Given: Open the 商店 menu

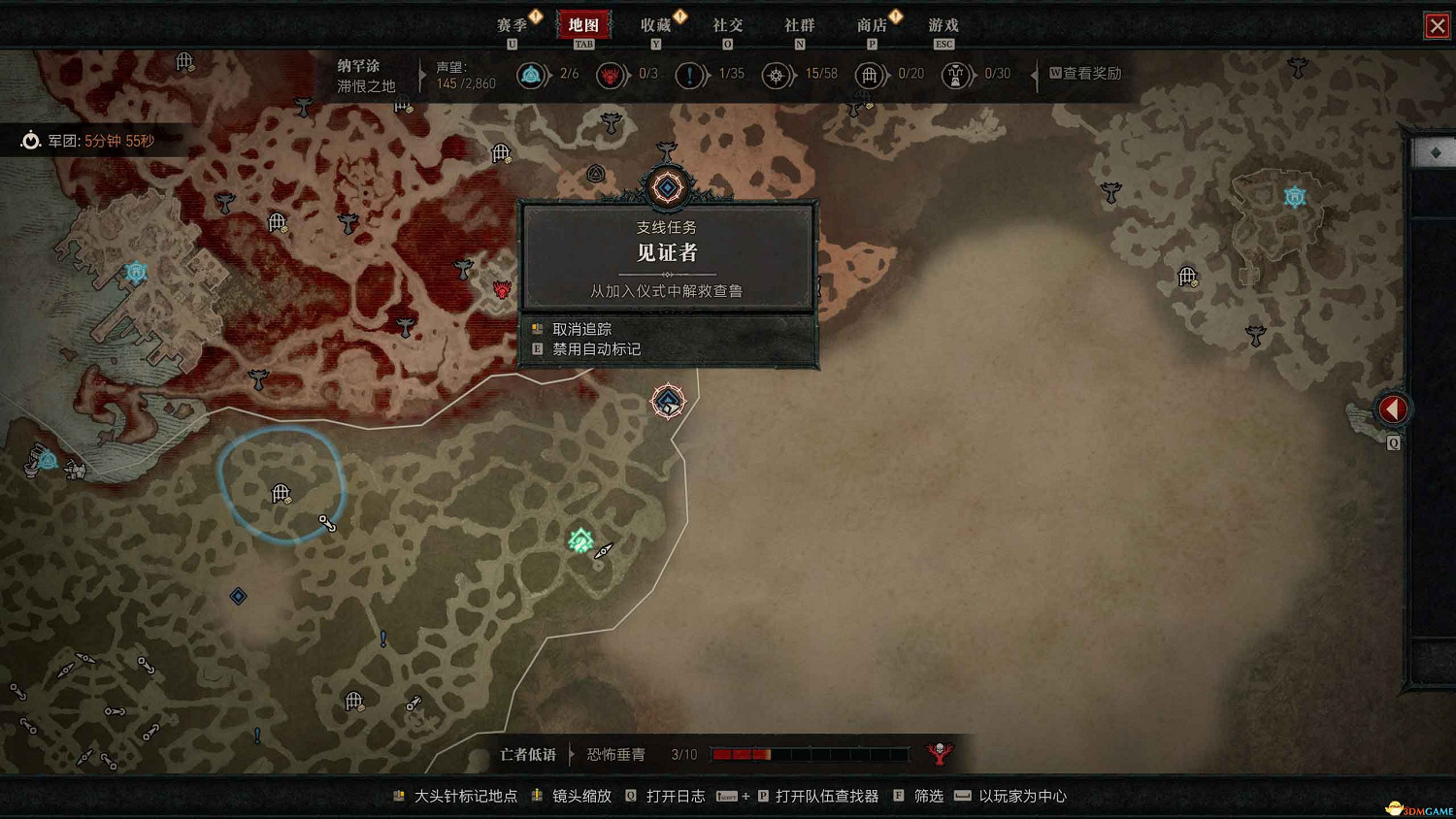Looking at the screenshot, I should tap(873, 26).
